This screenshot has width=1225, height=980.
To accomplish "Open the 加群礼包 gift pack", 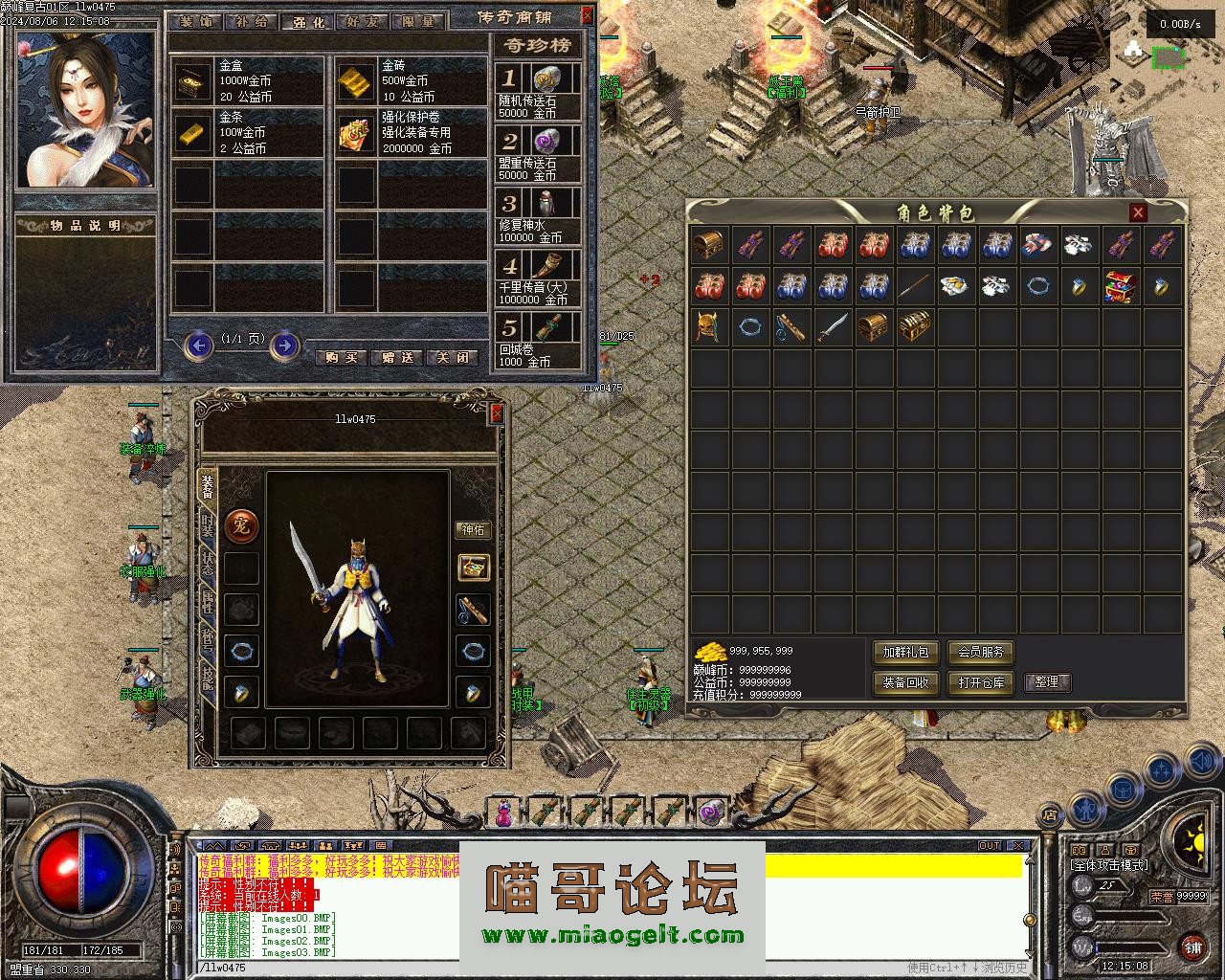I will 905,653.
